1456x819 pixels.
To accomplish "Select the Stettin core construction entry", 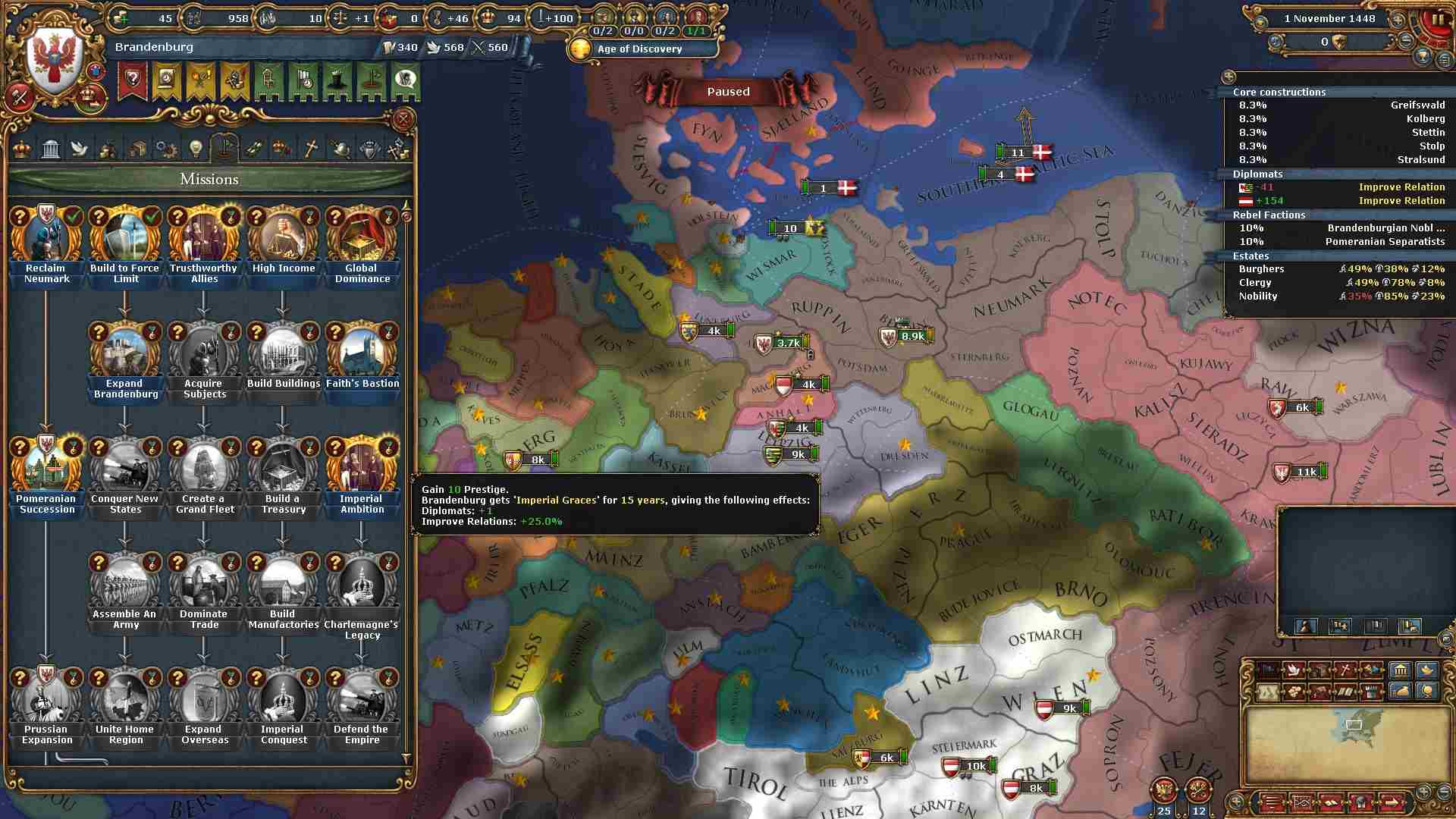I will point(1341,133).
